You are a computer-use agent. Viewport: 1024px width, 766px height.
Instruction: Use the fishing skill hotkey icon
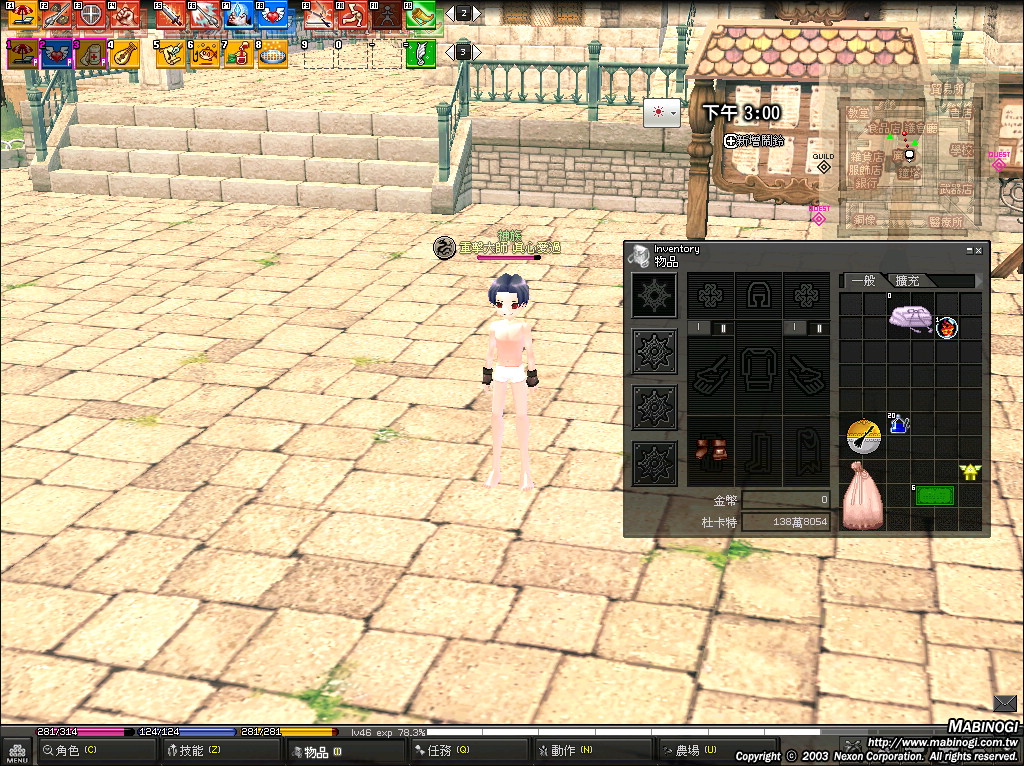(x=206, y=53)
